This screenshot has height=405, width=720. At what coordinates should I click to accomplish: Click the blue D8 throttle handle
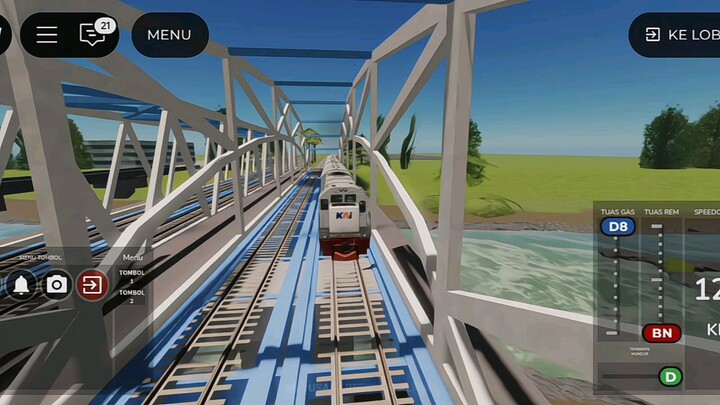(x=618, y=227)
